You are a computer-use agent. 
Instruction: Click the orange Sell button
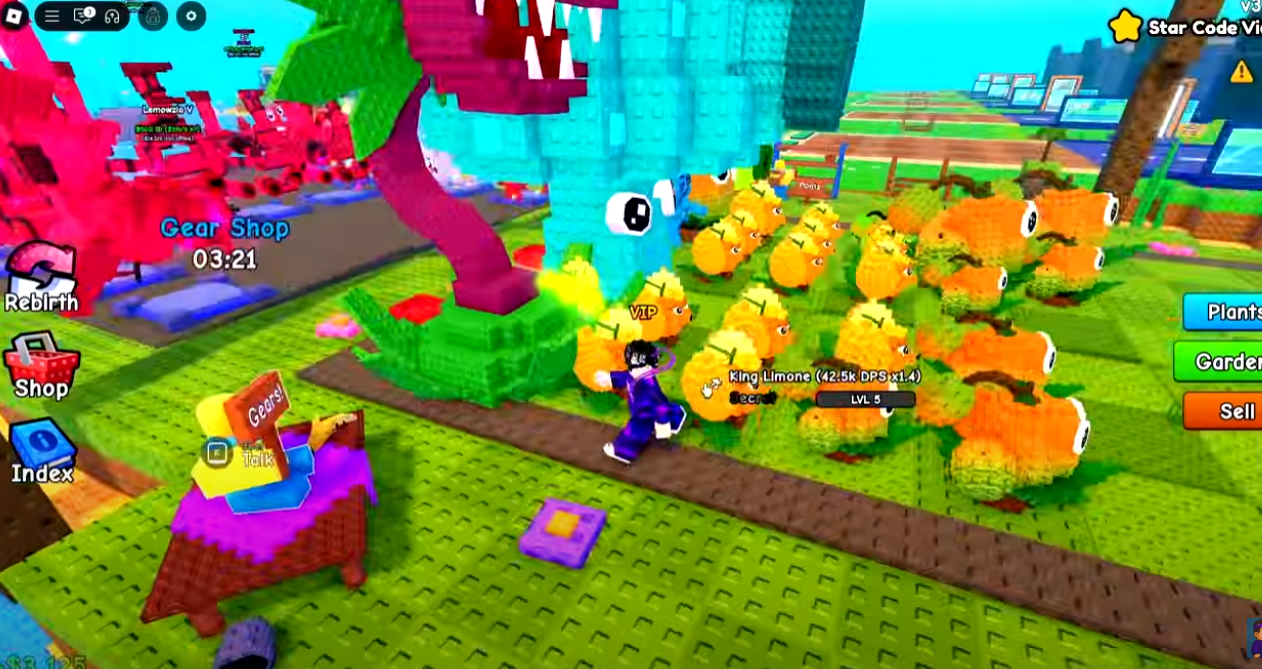pos(1224,411)
